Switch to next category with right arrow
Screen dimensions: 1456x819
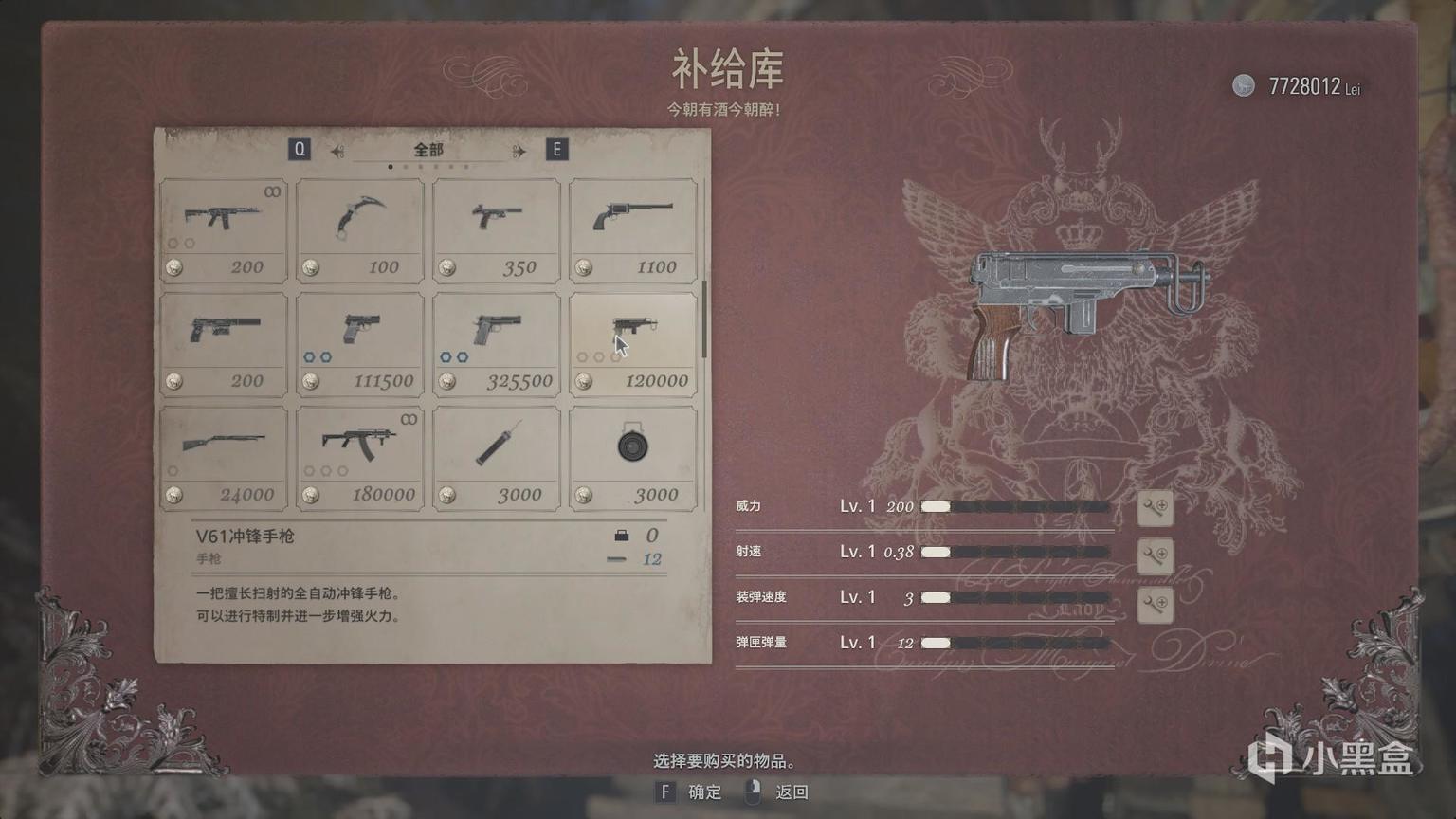coord(519,151)
